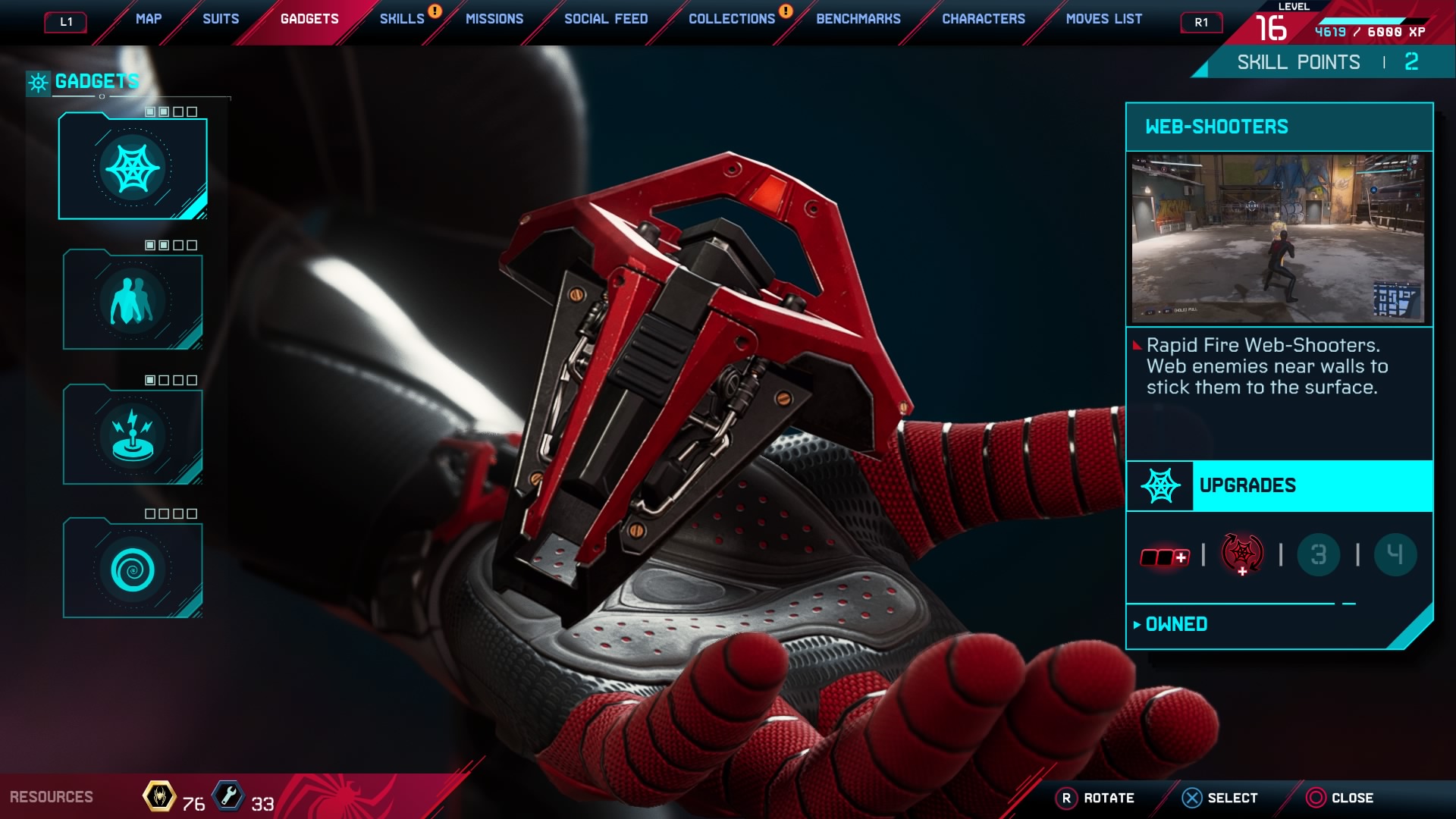Switch to the Benchmarks tab
The width and height of the screenshot is (1456, 819).
[858, 19]
